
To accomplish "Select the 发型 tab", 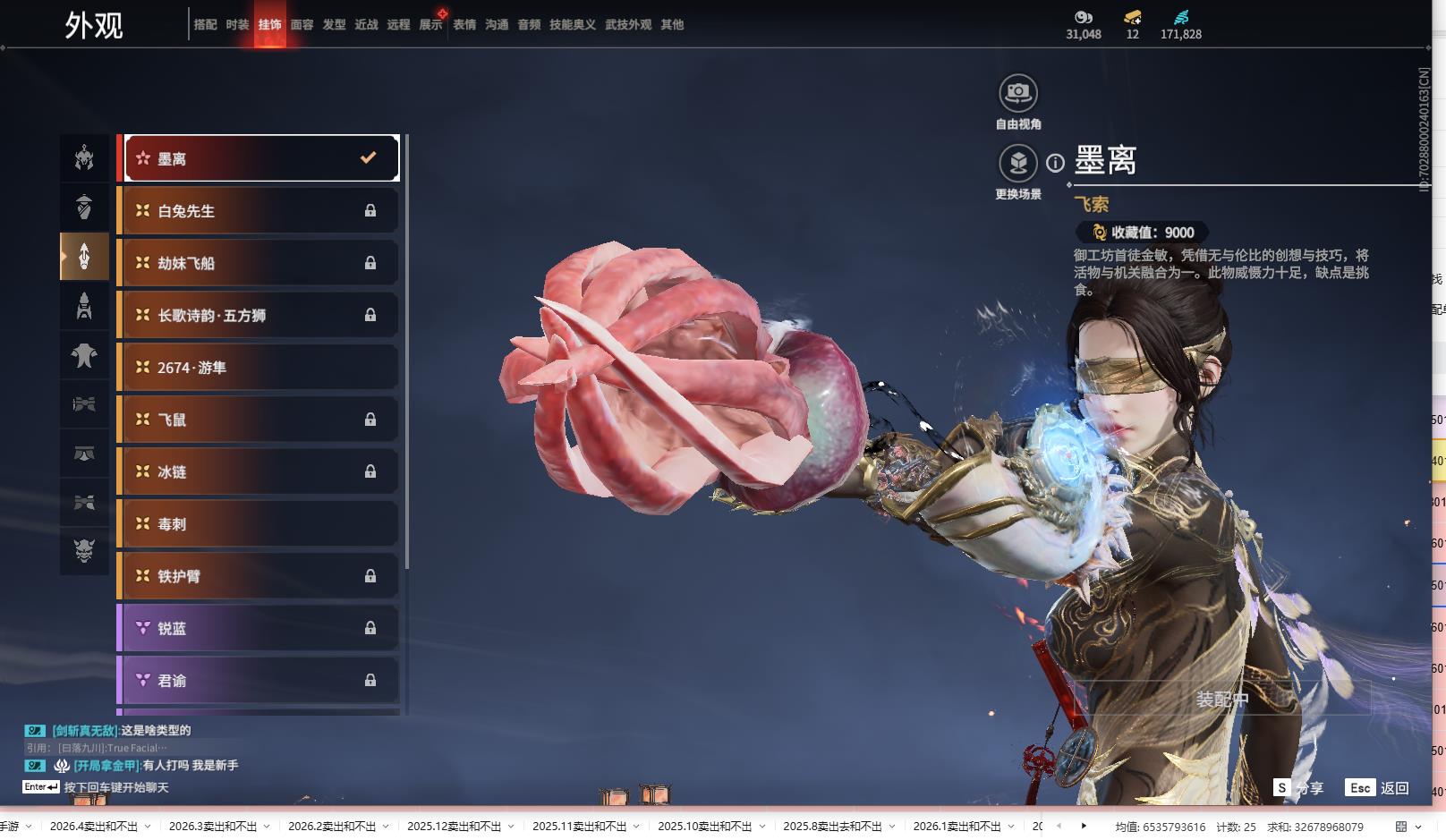I will click(334, 25).
